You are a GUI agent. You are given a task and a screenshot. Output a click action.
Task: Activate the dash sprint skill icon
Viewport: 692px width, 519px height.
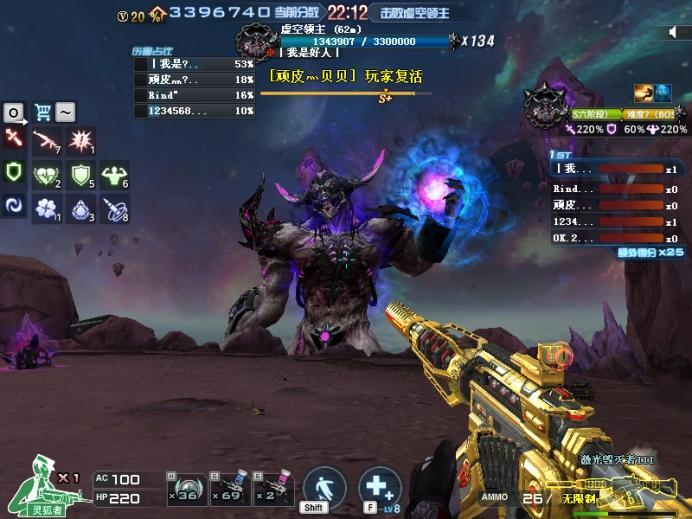pyautogui.click(x=324, y=488)
